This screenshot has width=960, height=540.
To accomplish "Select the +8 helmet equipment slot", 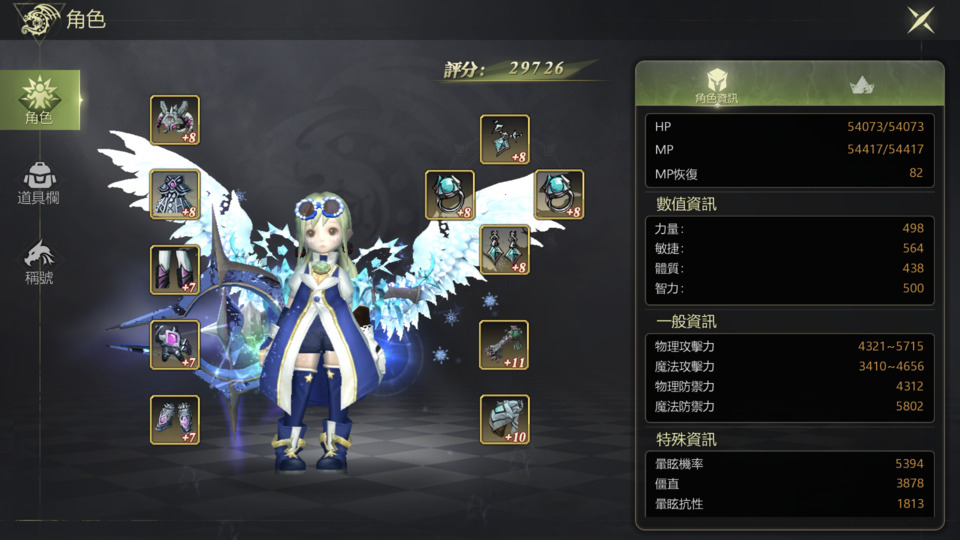I will (175, 120).
